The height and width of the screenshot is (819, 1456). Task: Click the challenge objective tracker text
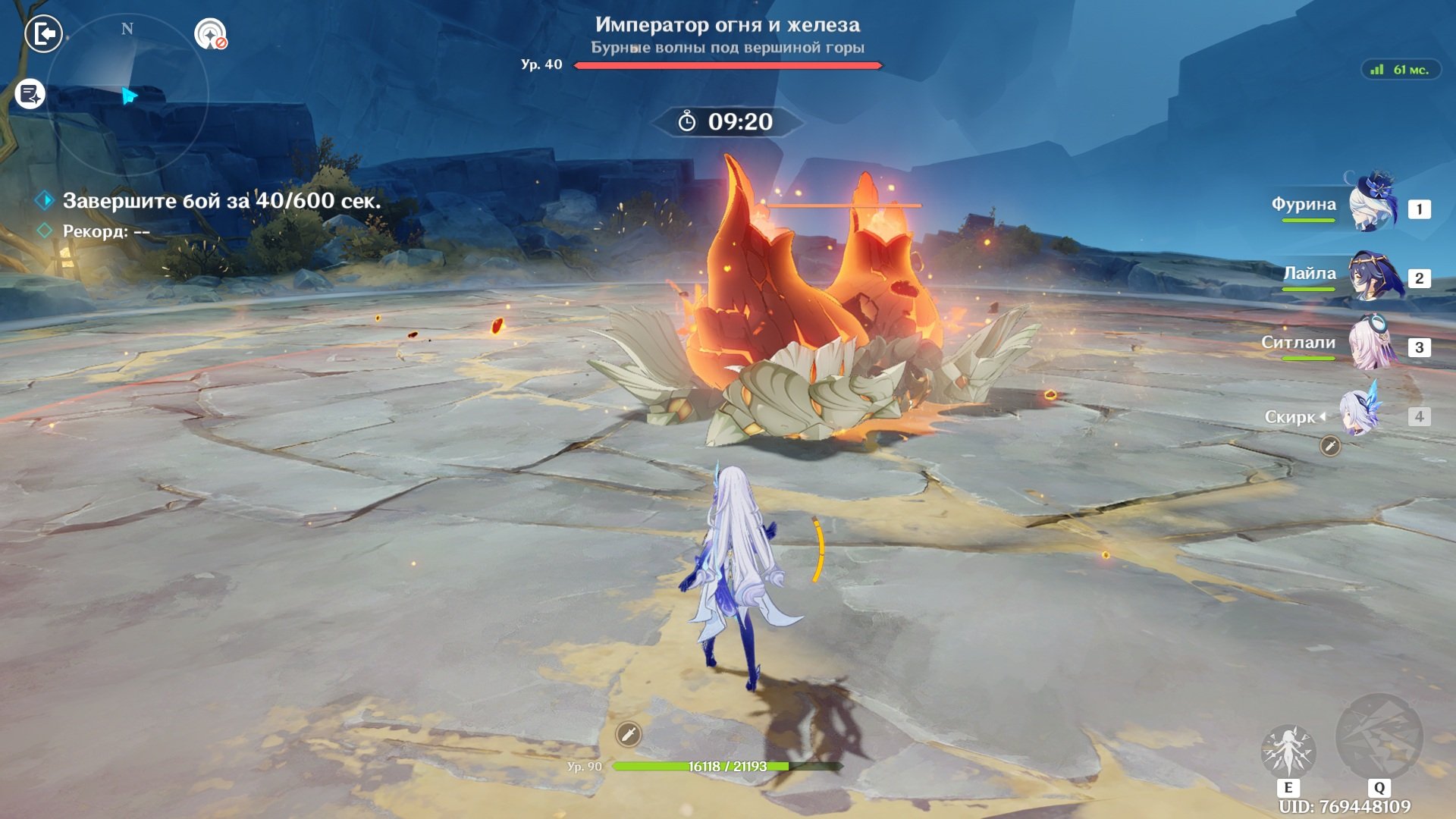coord(221,201)
